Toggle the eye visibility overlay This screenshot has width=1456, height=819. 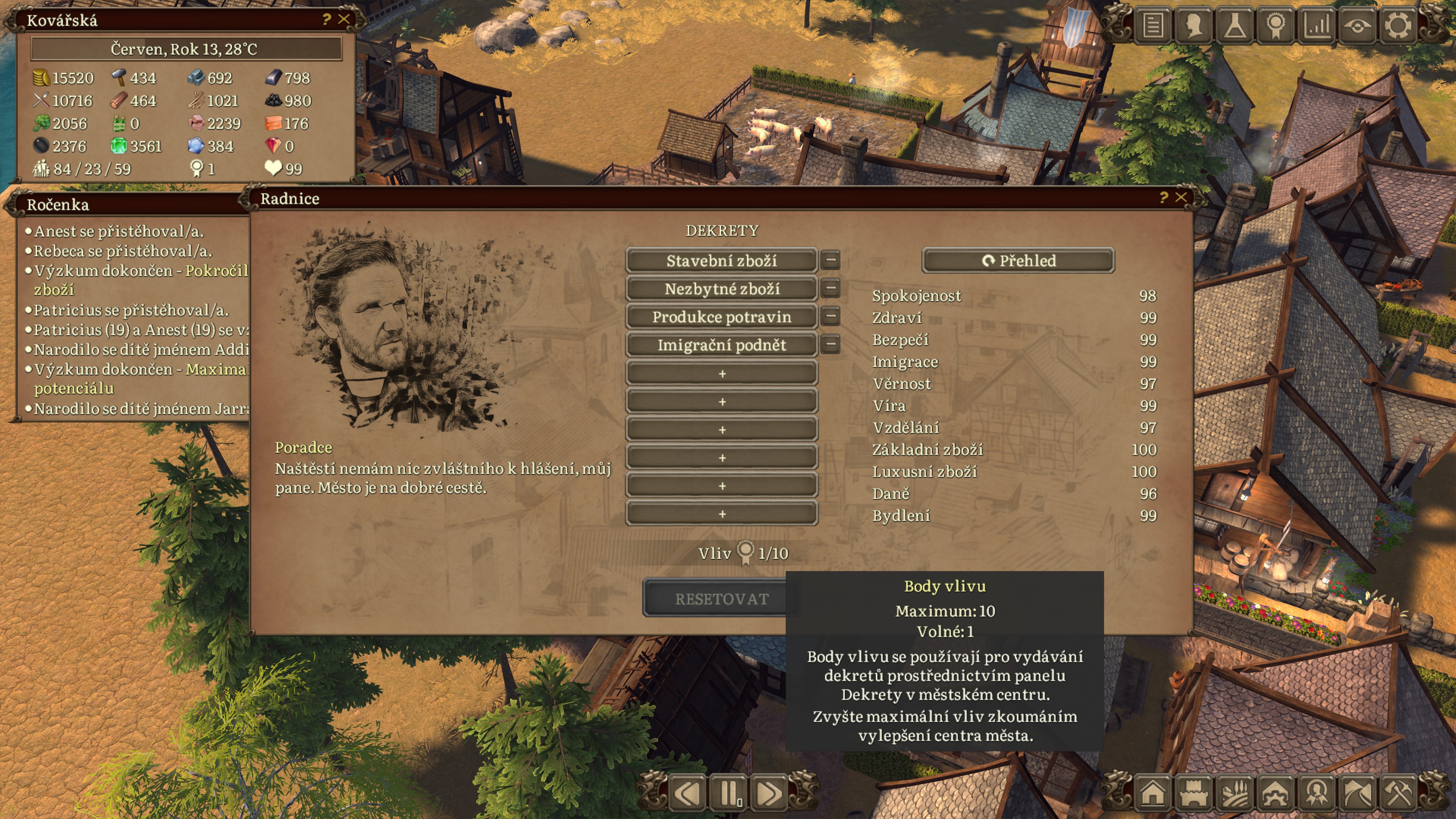click(x=1357, y=25)
